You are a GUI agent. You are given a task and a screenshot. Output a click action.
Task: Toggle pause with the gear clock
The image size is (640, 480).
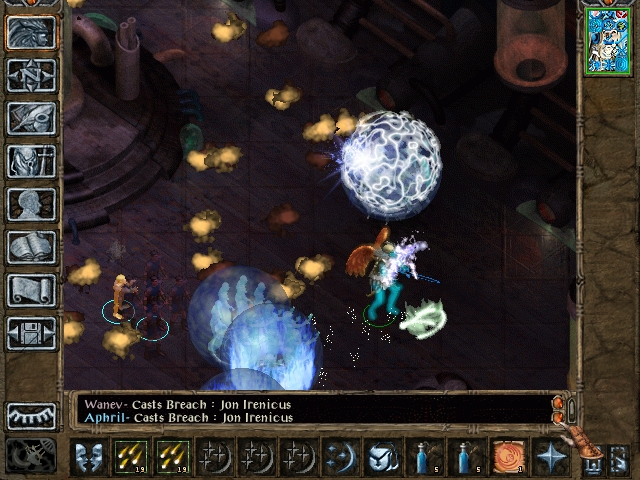tap(31, 456)
